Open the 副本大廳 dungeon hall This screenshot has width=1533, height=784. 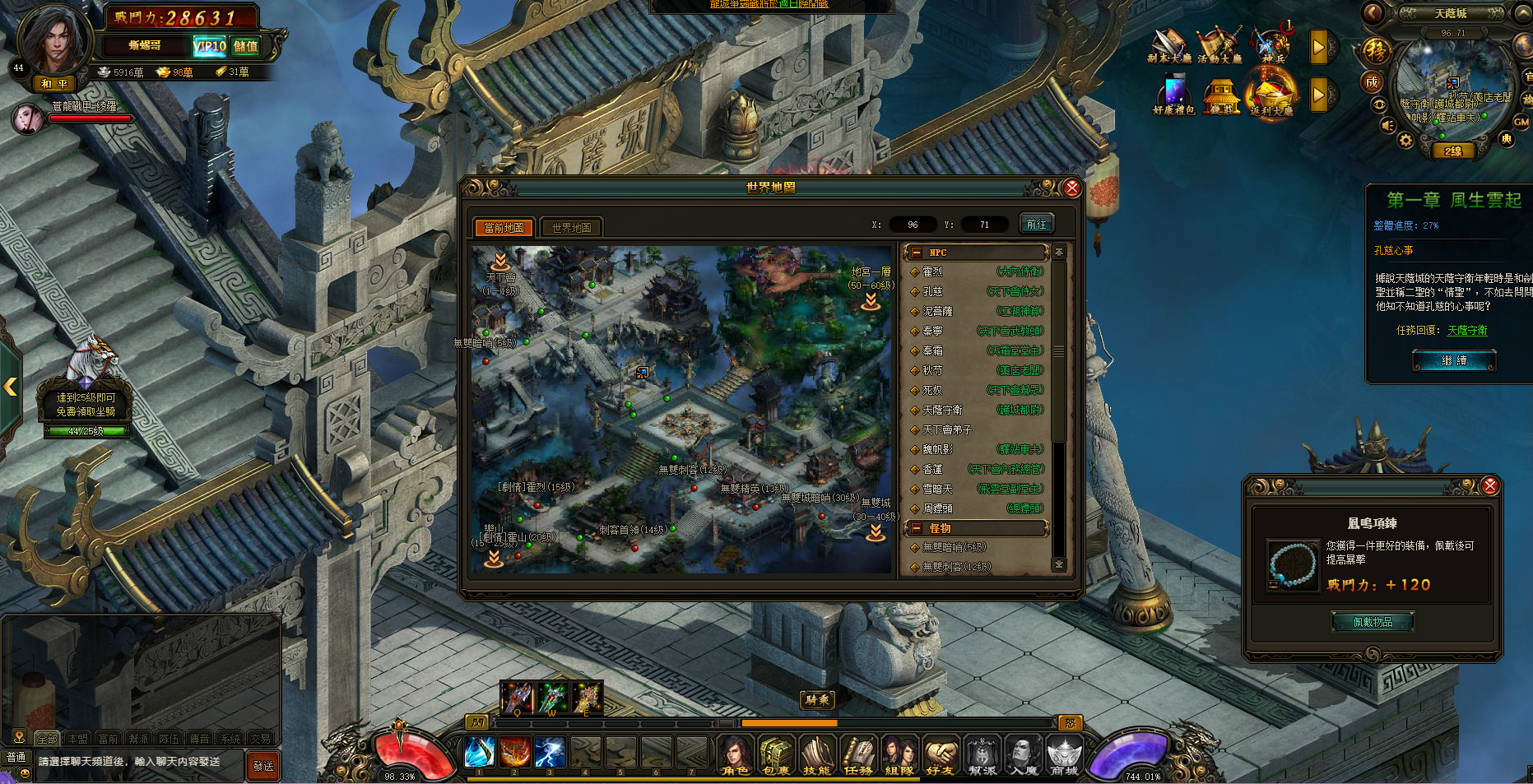(x=1169, y=45)
